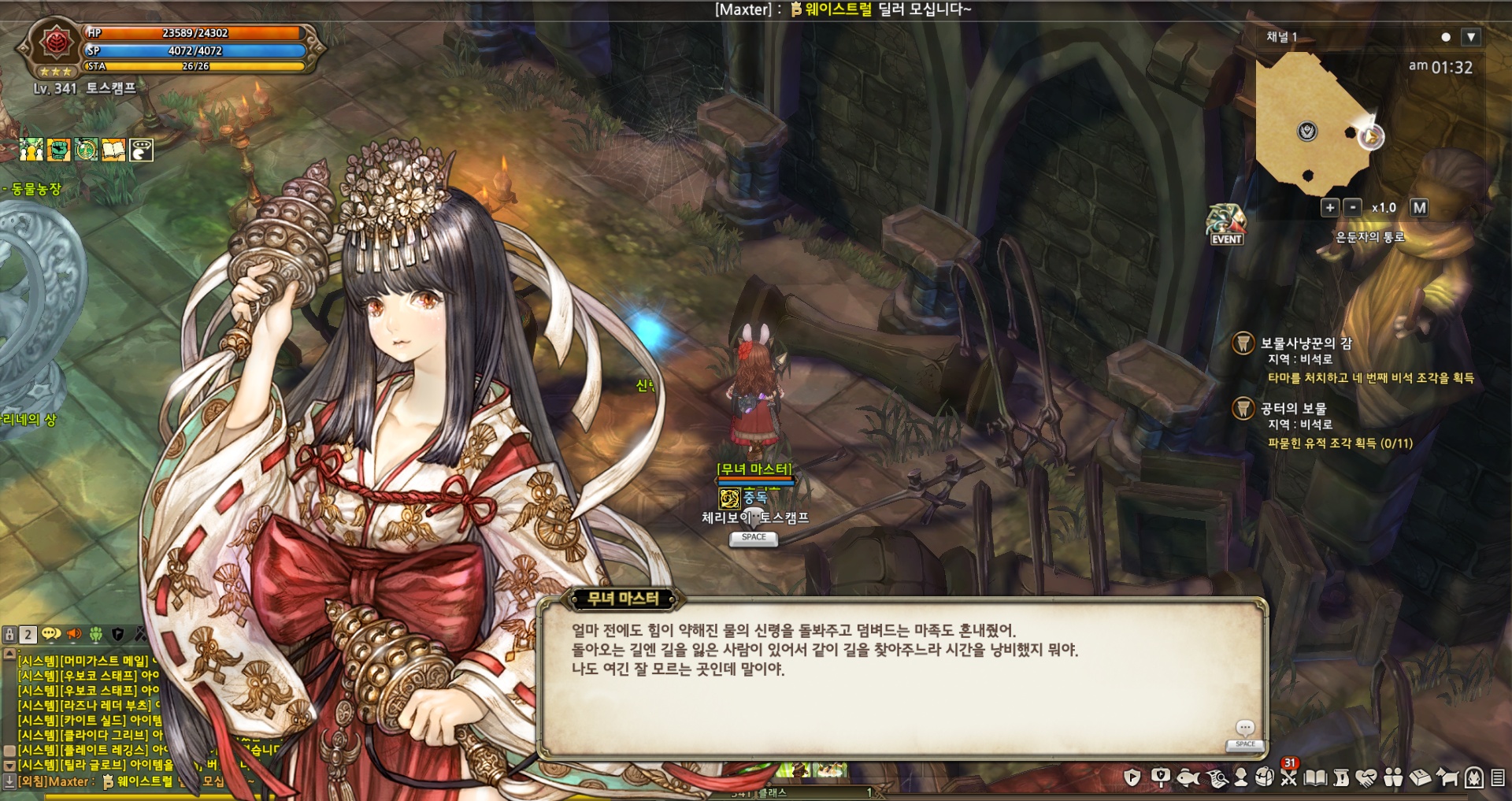This screenshot has width=1512, height=801.
Task: Select the 보물사냥꾼의 감 quest tracker entry
Action: pos(1306,343)
